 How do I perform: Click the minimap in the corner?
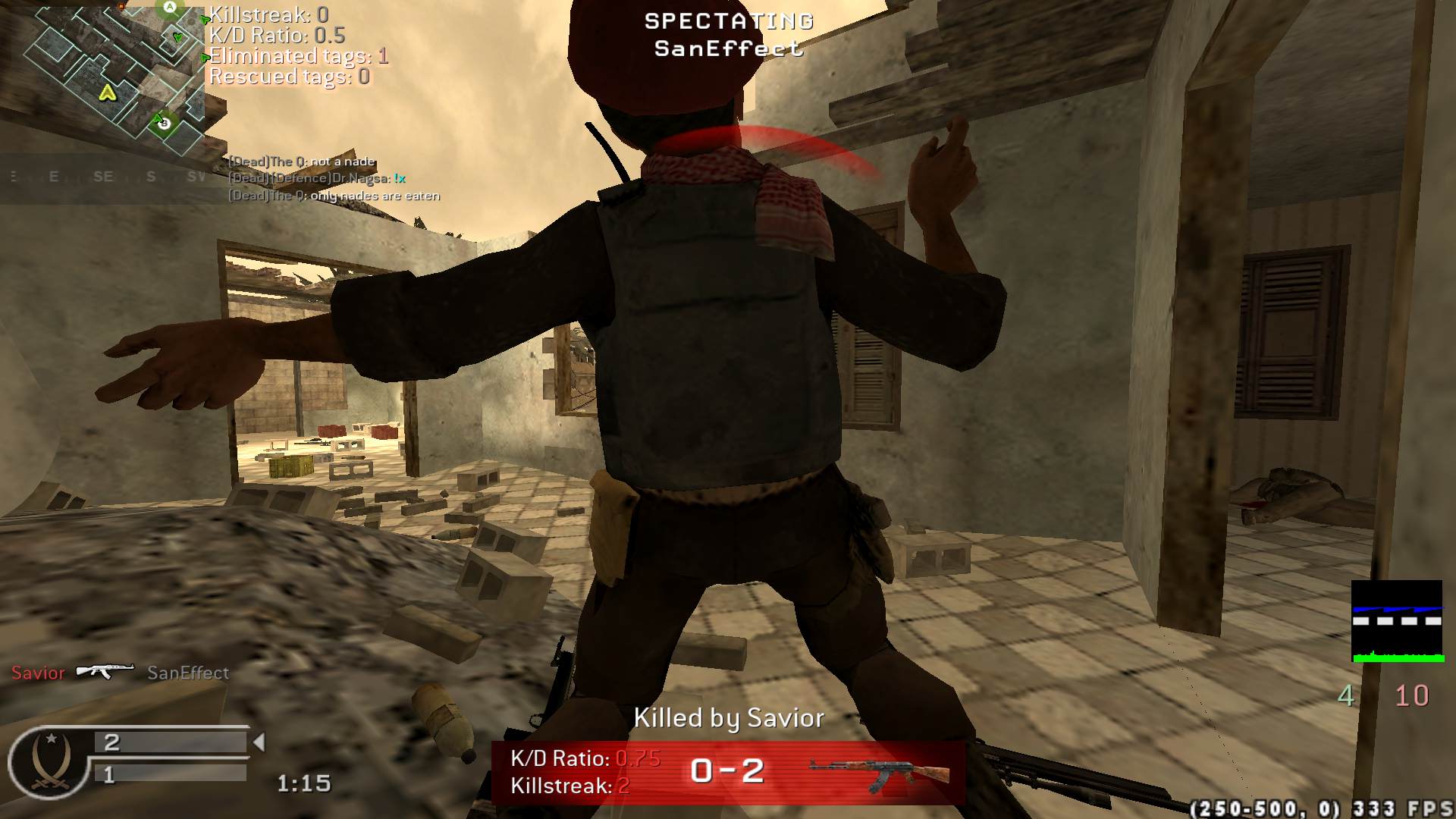(x=114, y=76)
